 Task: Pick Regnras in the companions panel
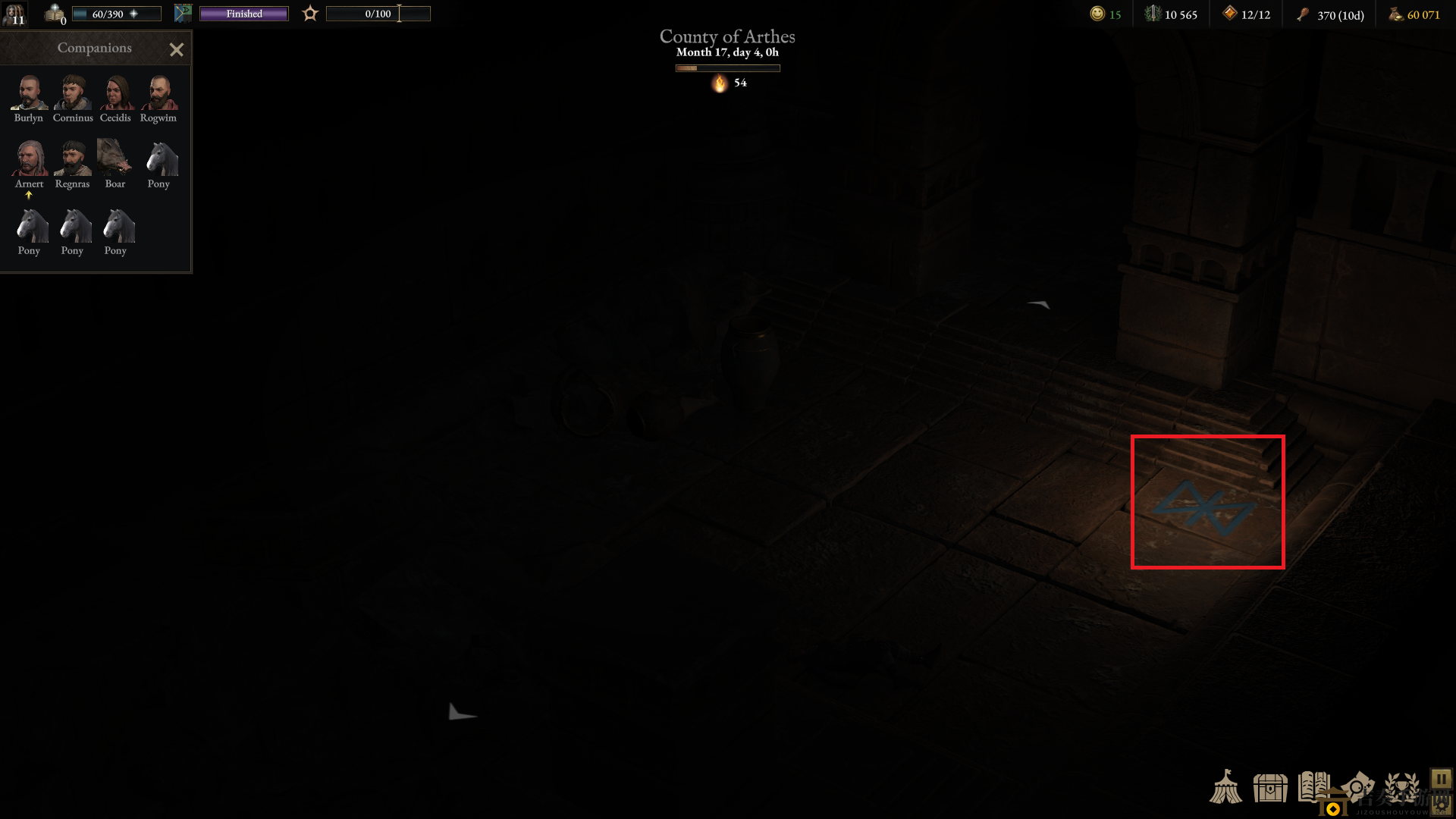tap(73, 159)
